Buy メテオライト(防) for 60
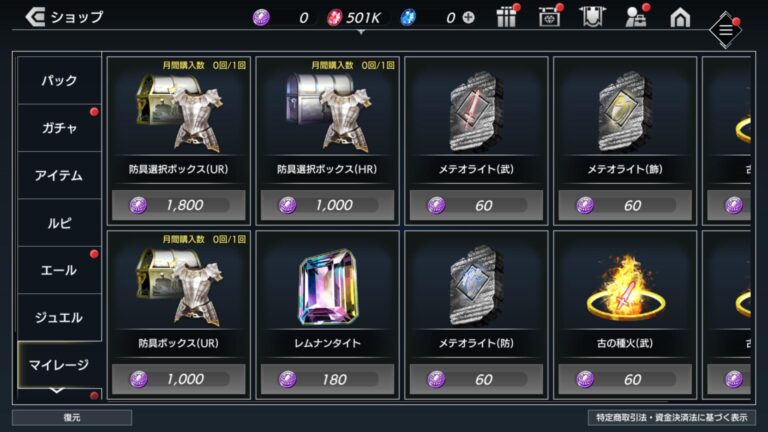The height and width of the screenshot is (432, 768). click(474, 380)
